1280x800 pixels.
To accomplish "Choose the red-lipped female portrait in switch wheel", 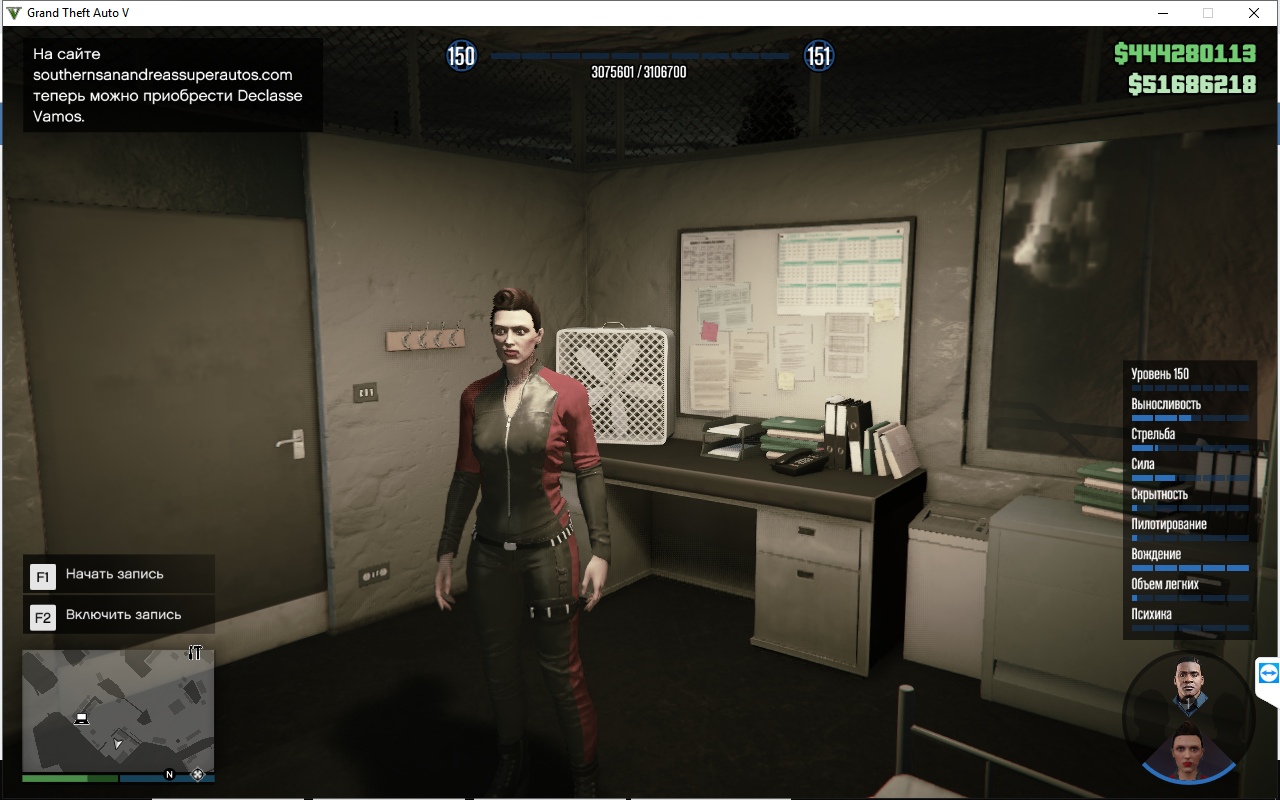I will pos(1188,748).
